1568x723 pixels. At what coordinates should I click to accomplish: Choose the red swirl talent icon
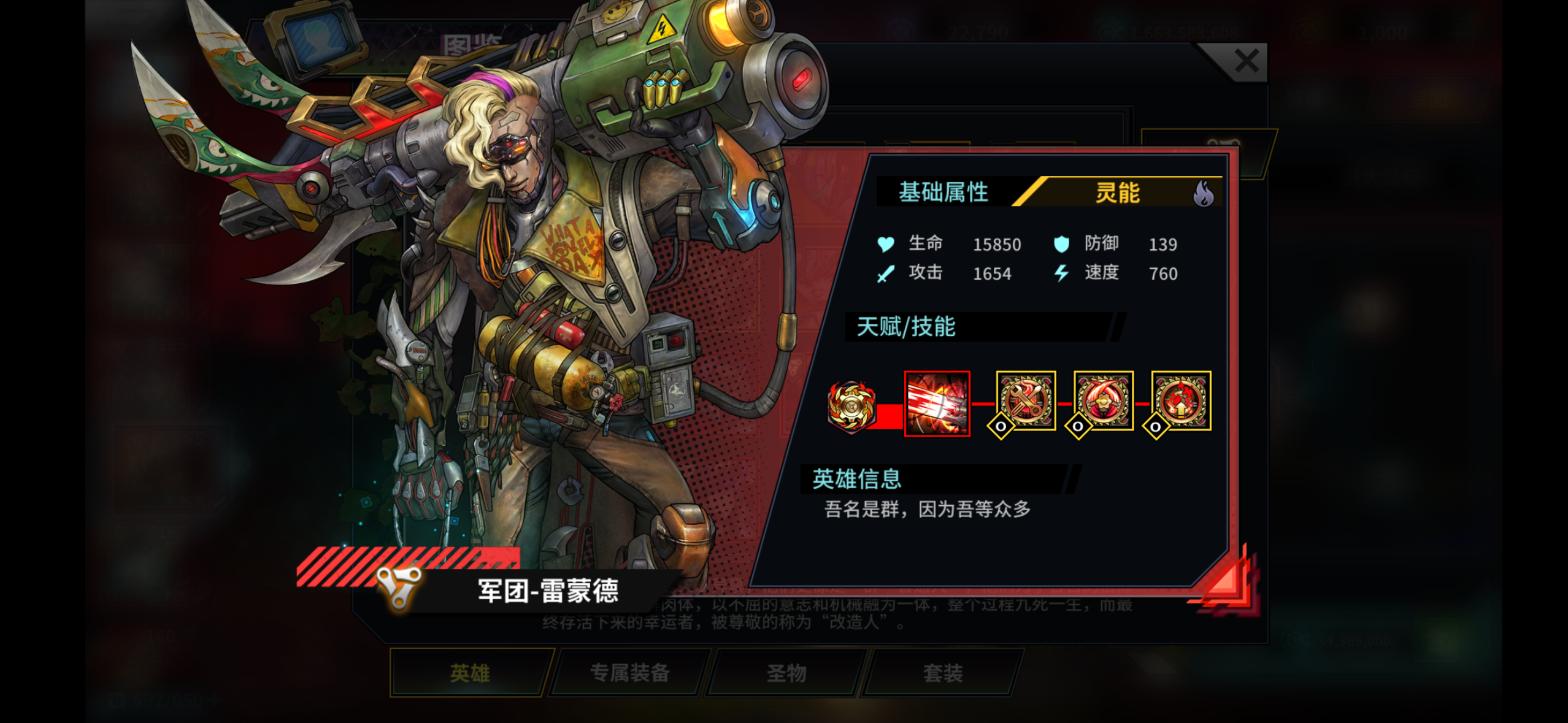[x=1103, y=401]
